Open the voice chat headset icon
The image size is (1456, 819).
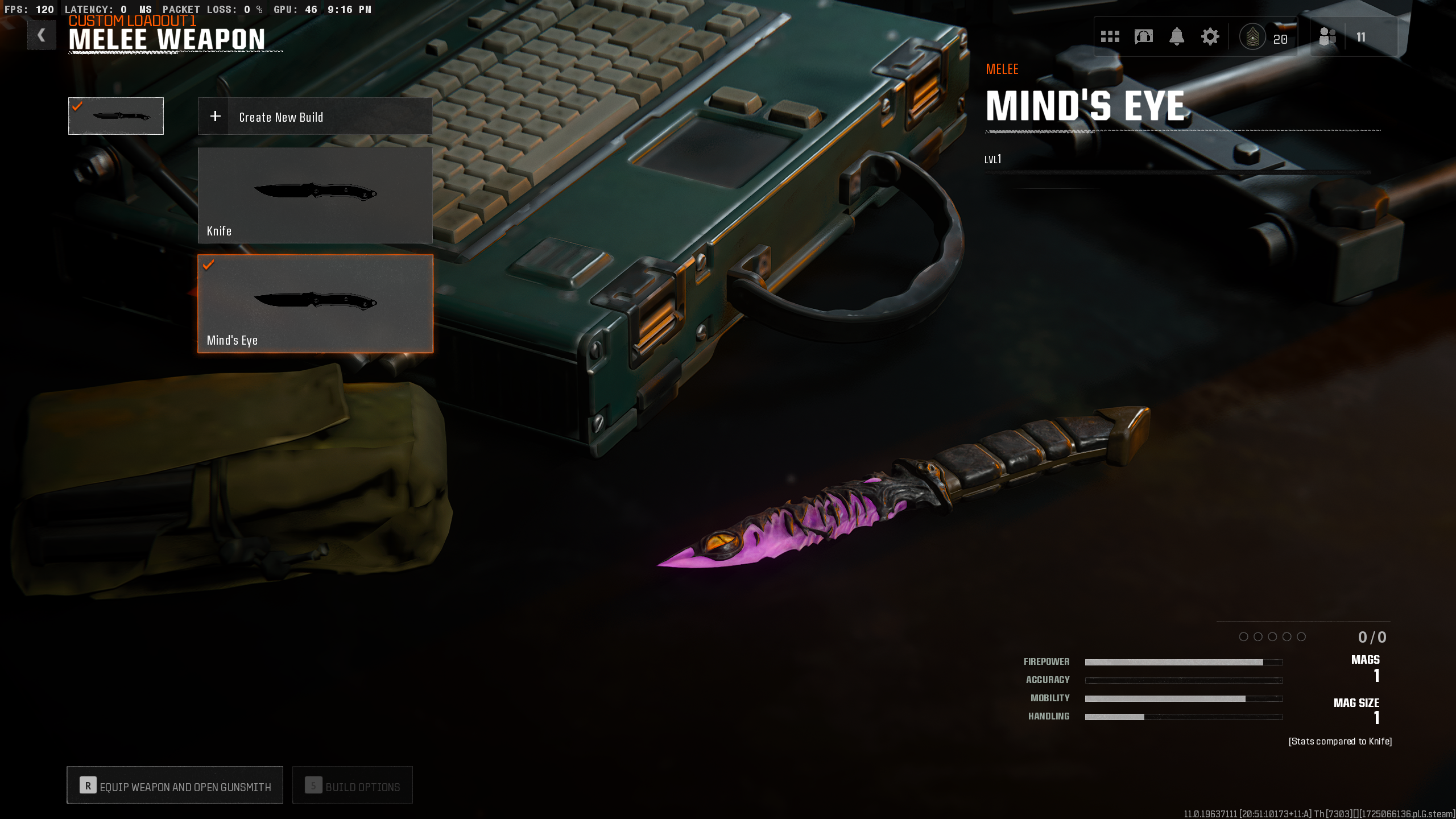point(1143,36)
